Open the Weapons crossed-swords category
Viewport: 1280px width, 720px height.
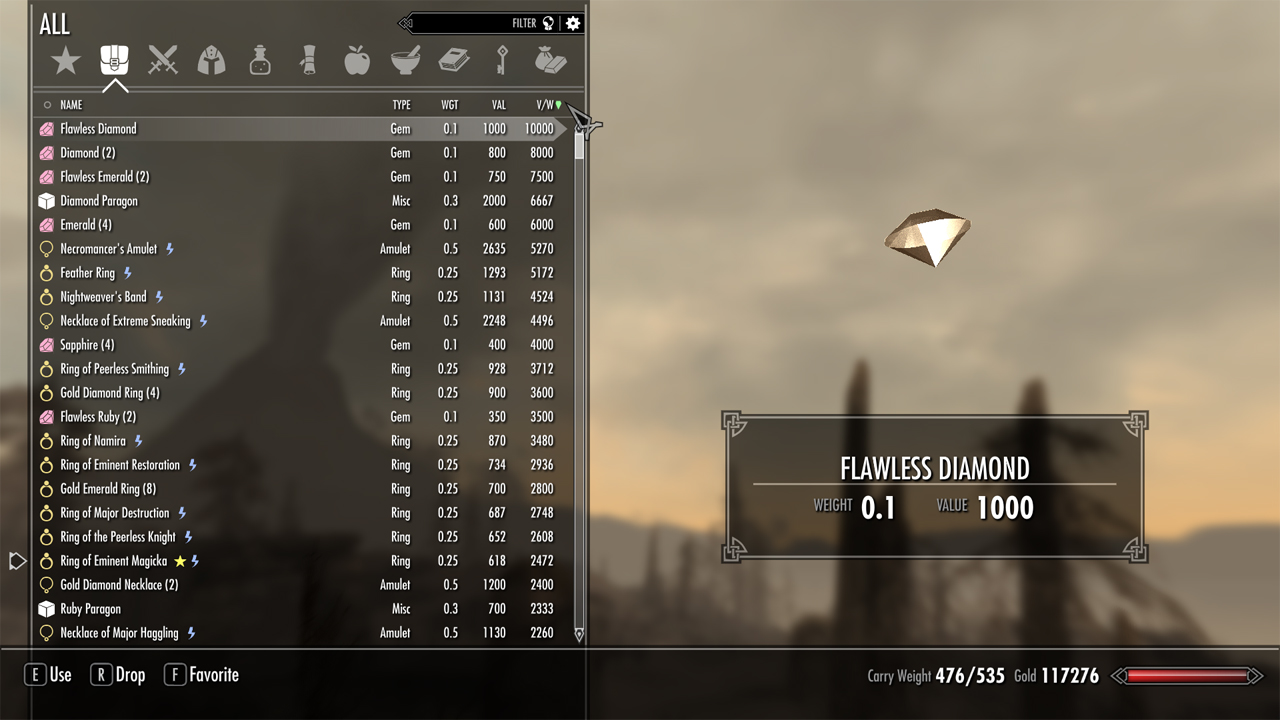coord(163,61)
